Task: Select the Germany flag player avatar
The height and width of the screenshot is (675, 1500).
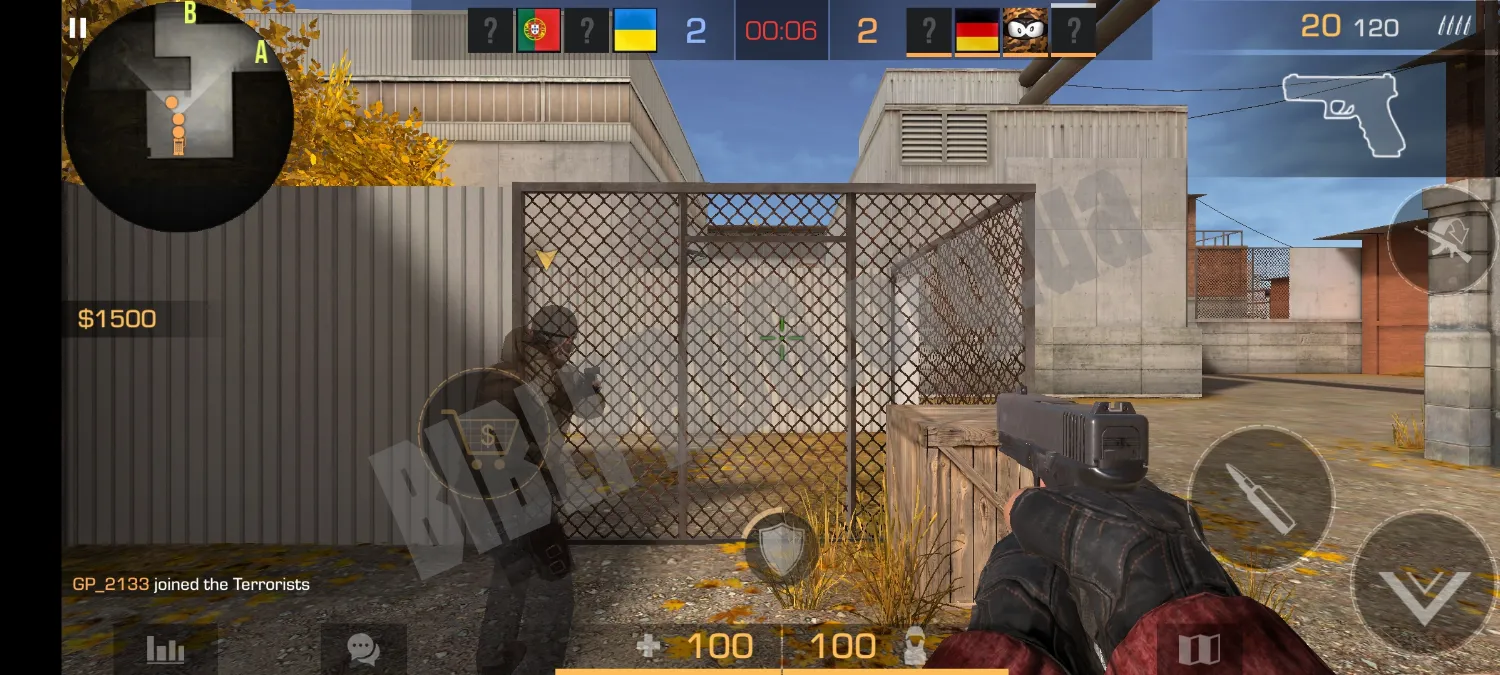Action: pyautogui.click(x=977, y=31)
